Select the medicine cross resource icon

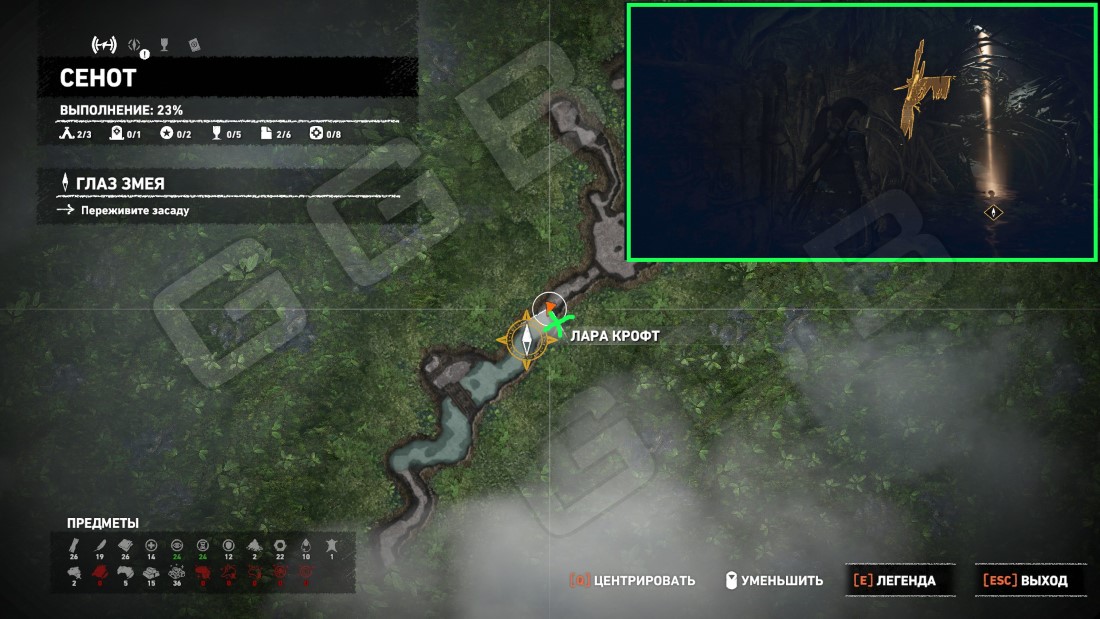coord(151,545)
